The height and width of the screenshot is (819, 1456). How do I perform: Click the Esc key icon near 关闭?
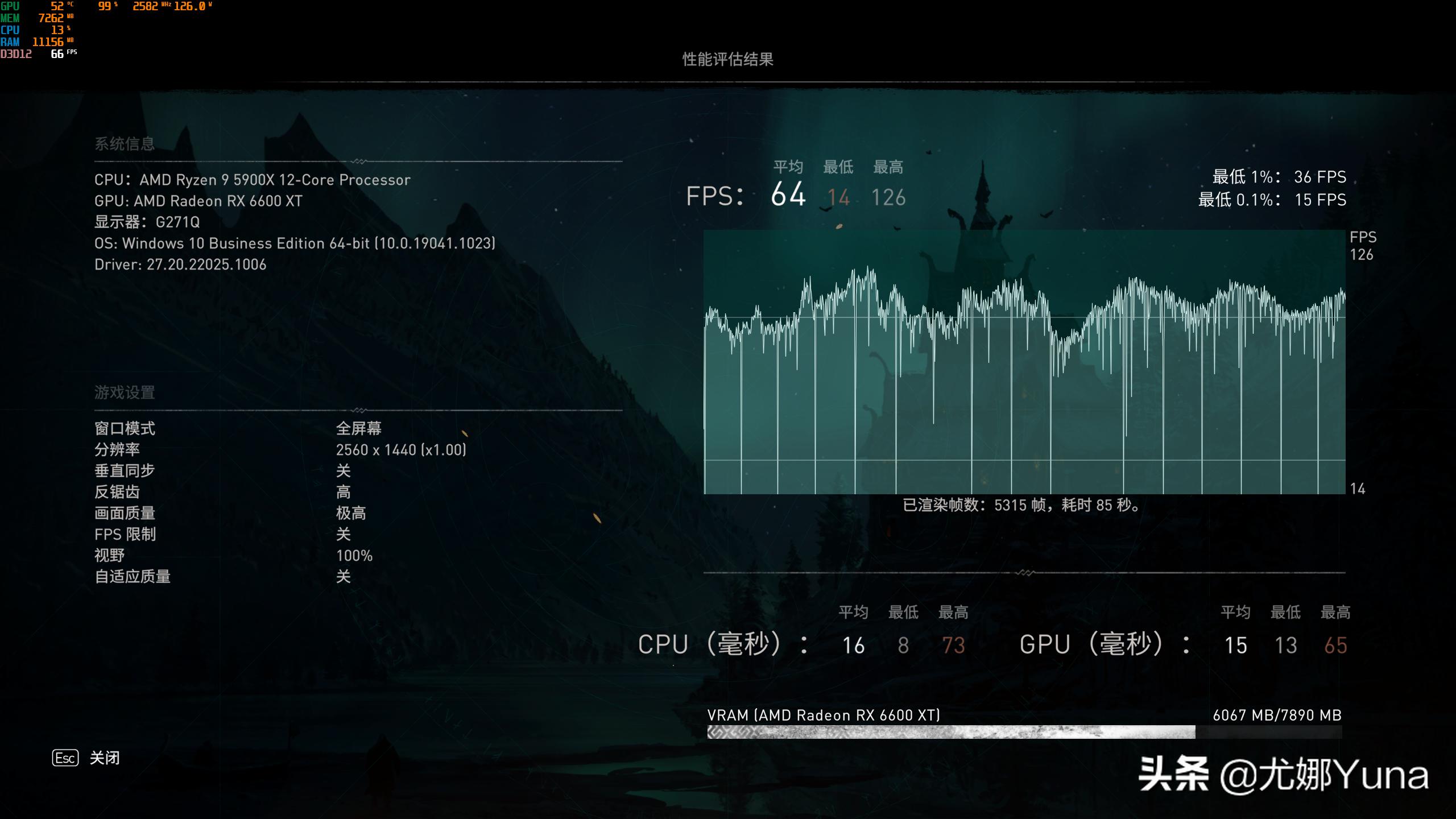coord(65,758)
